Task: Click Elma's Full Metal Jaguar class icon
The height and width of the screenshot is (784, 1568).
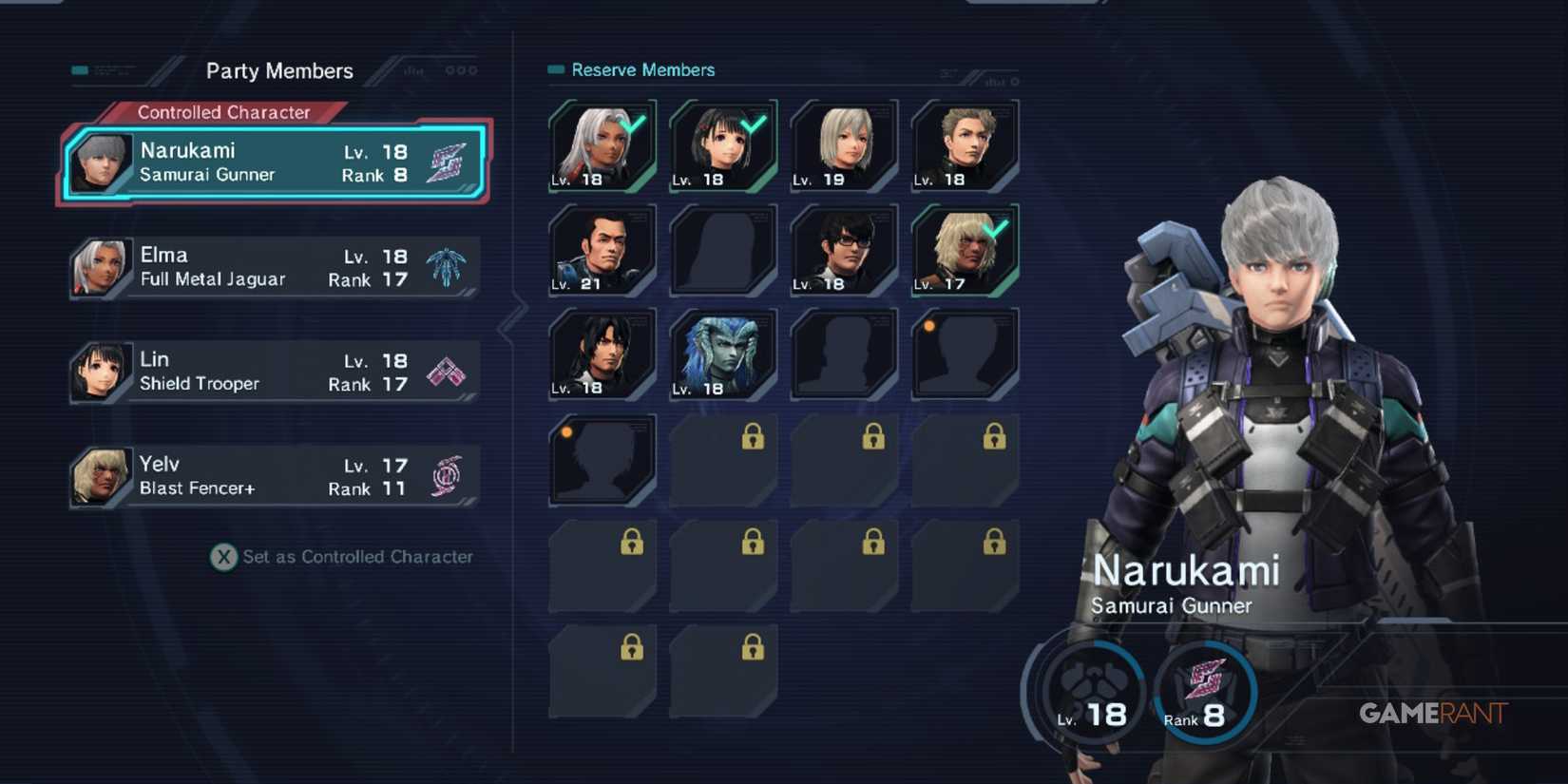Action: [x=448, y=267]
